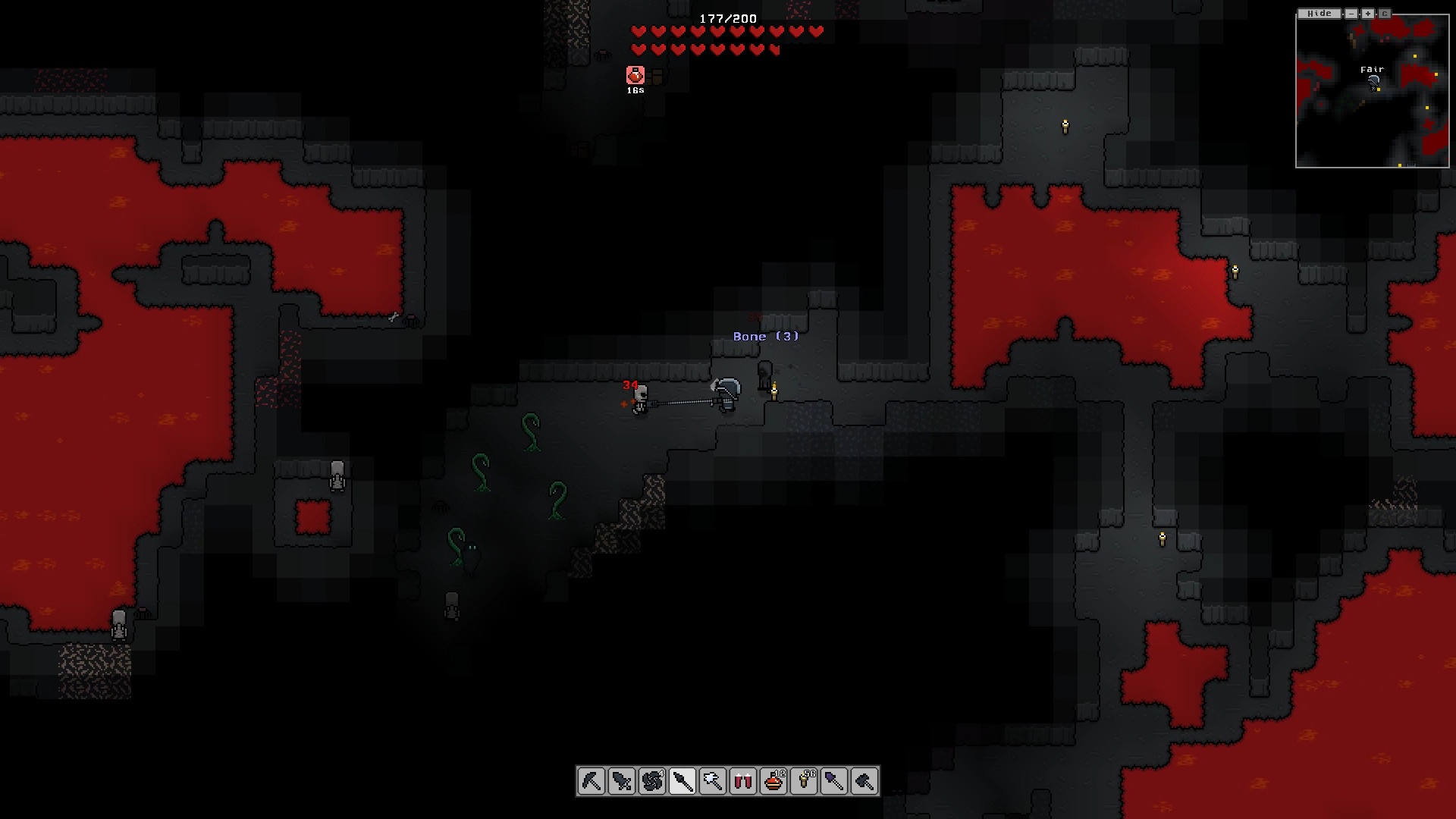
Task: Zoom out the minimap with minus button
Action: pyautogui.click(x=1351, y=14)
